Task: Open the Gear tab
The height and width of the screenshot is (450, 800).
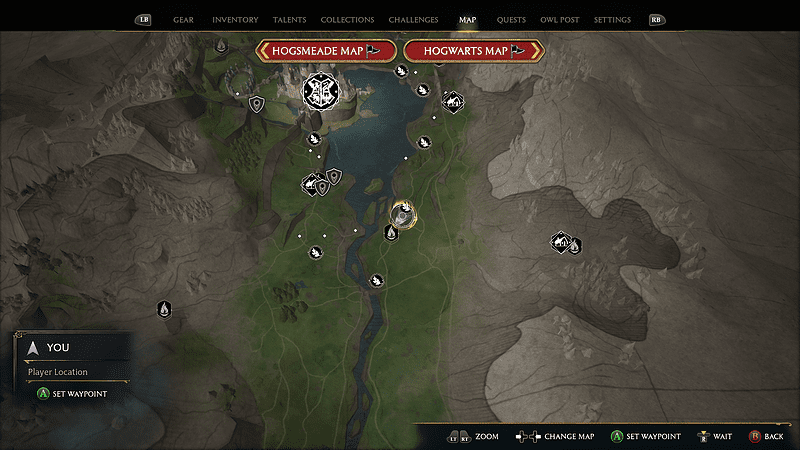Action: click(183, 19)
